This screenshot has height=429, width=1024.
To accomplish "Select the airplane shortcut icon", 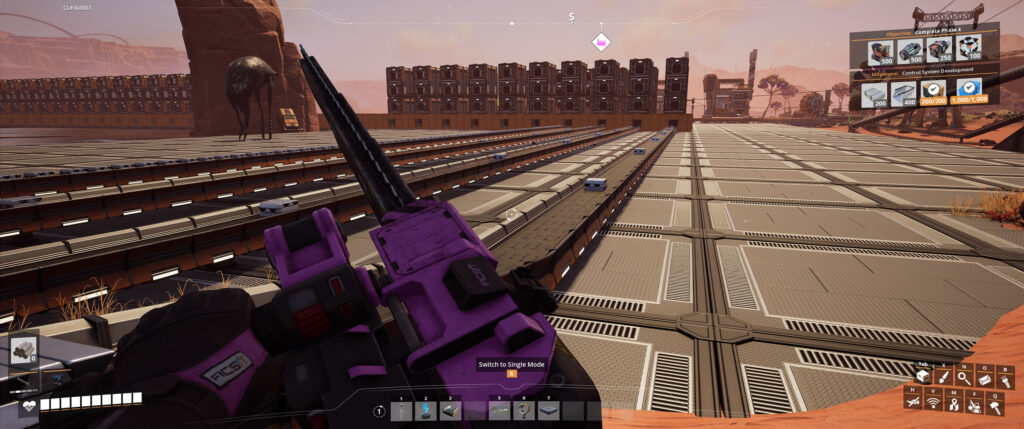I will [x=914, y=403].
